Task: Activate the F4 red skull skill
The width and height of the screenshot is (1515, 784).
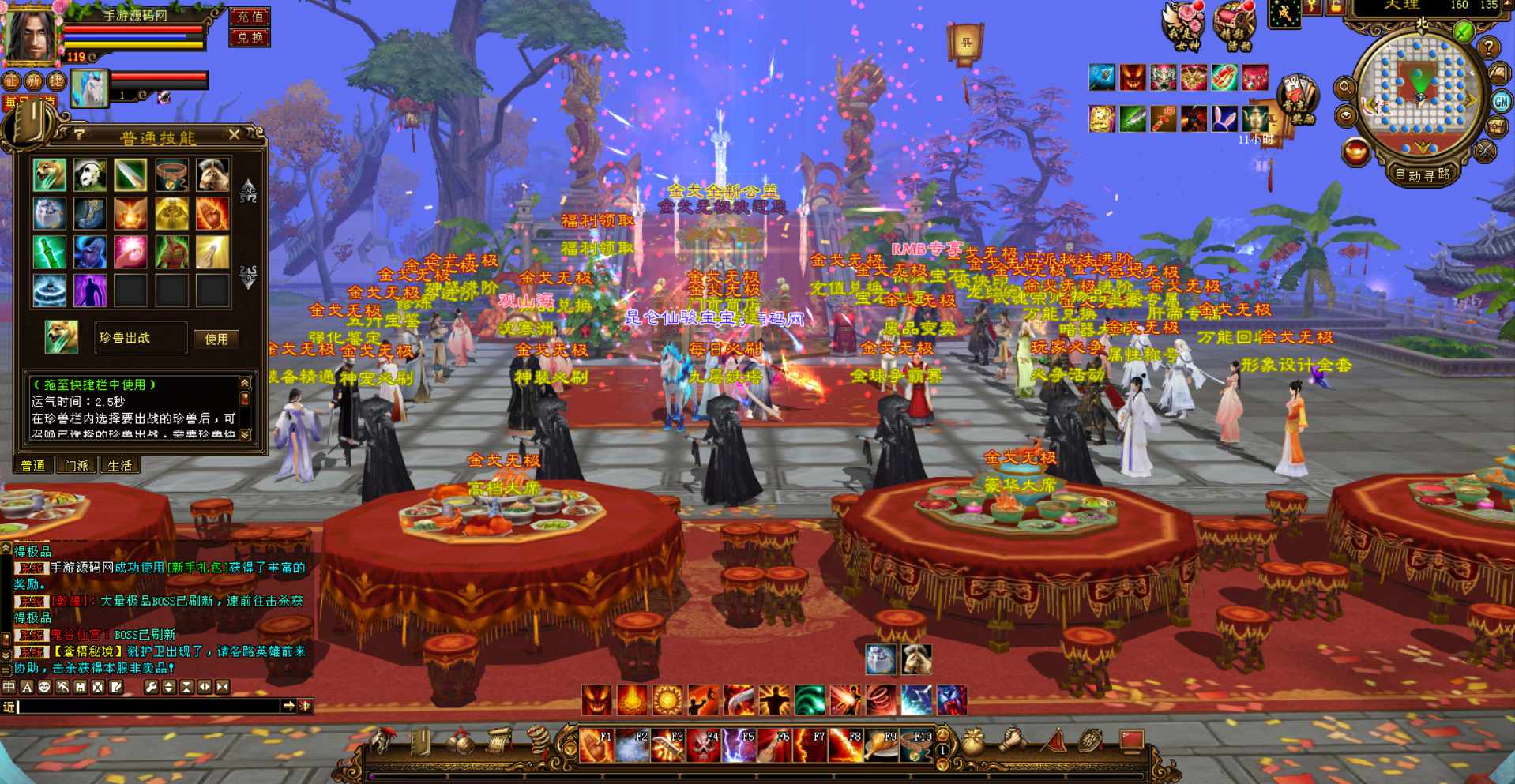Action: (x=702, y=746)
